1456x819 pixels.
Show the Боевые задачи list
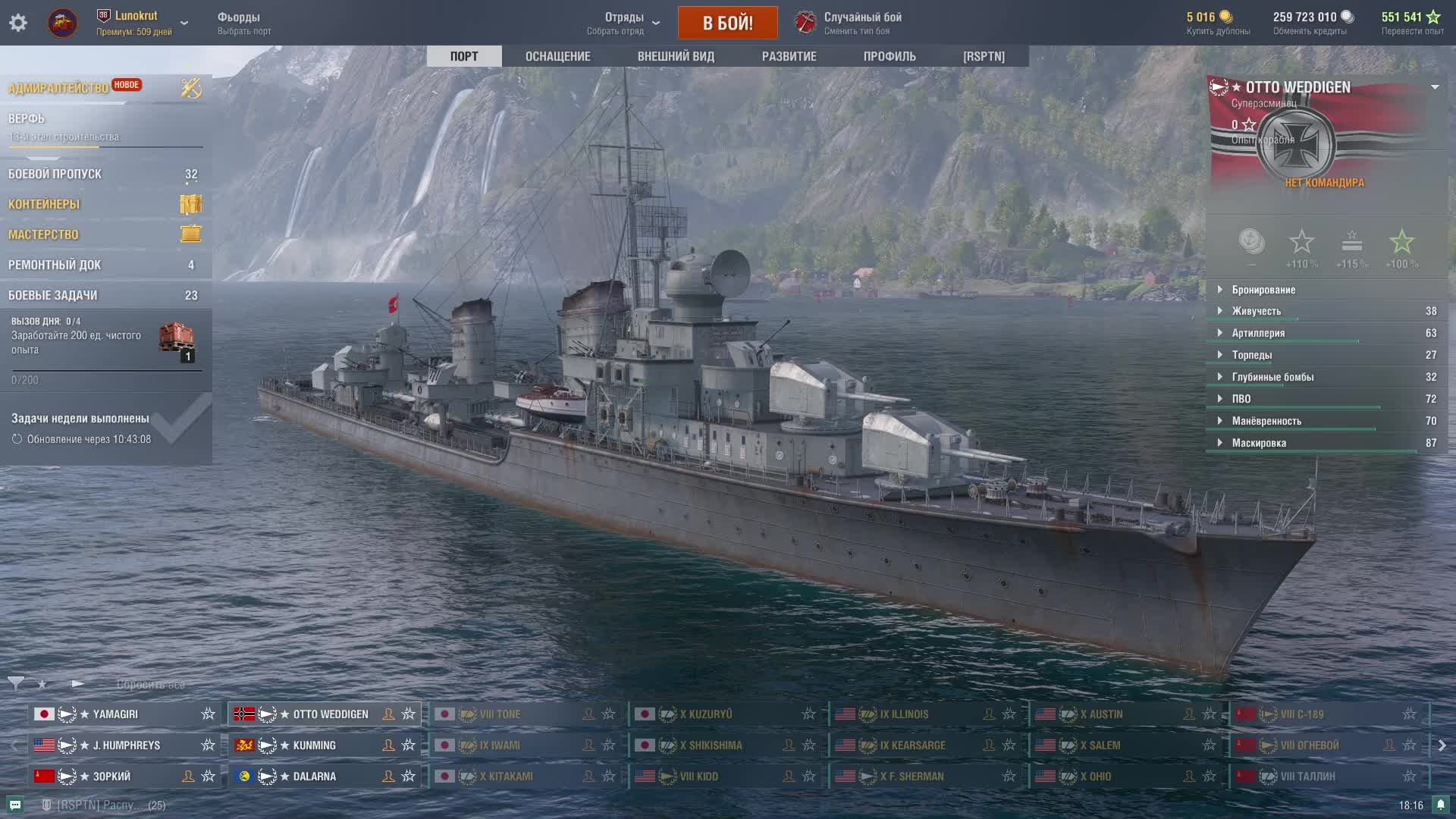pos(53,296)
